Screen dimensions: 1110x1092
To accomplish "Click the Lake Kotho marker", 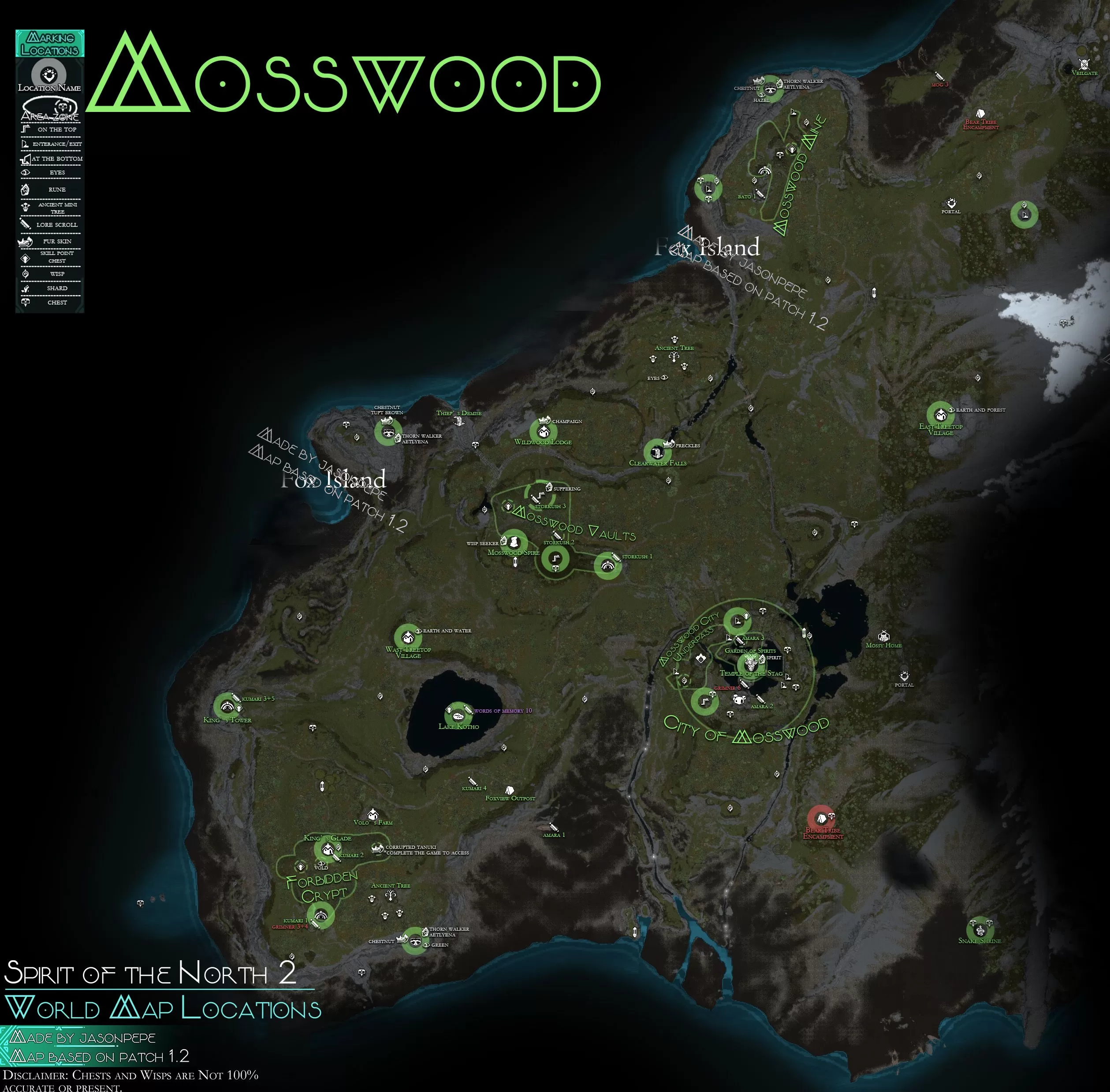I will coord(458,715).
